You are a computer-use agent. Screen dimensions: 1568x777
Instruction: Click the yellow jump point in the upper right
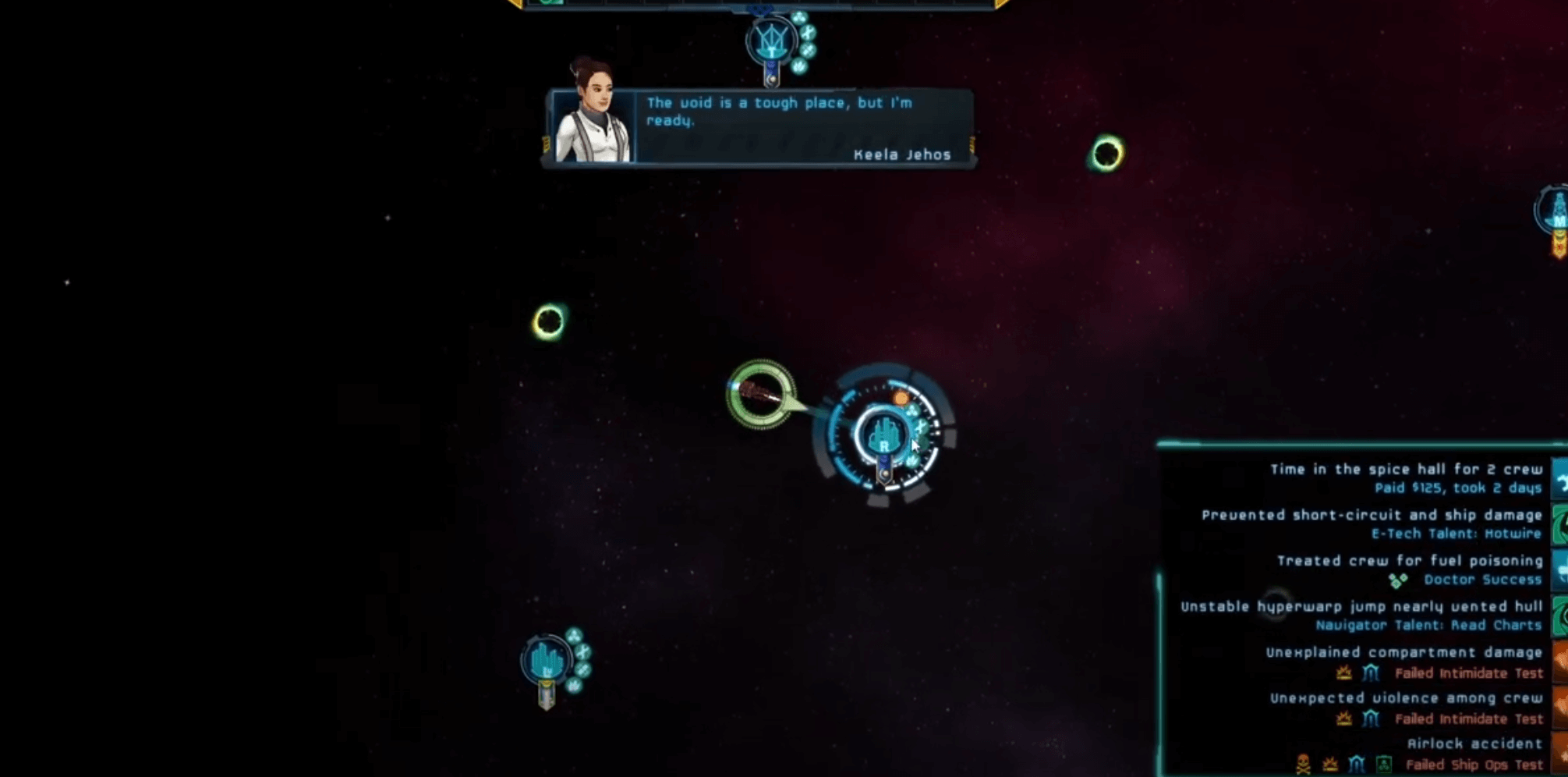pyautogui.click(x=1108, y=153)
